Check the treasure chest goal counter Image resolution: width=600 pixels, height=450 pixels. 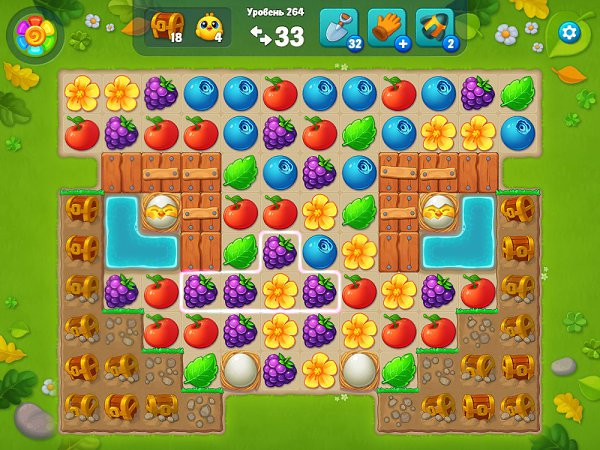click(166, 28)
